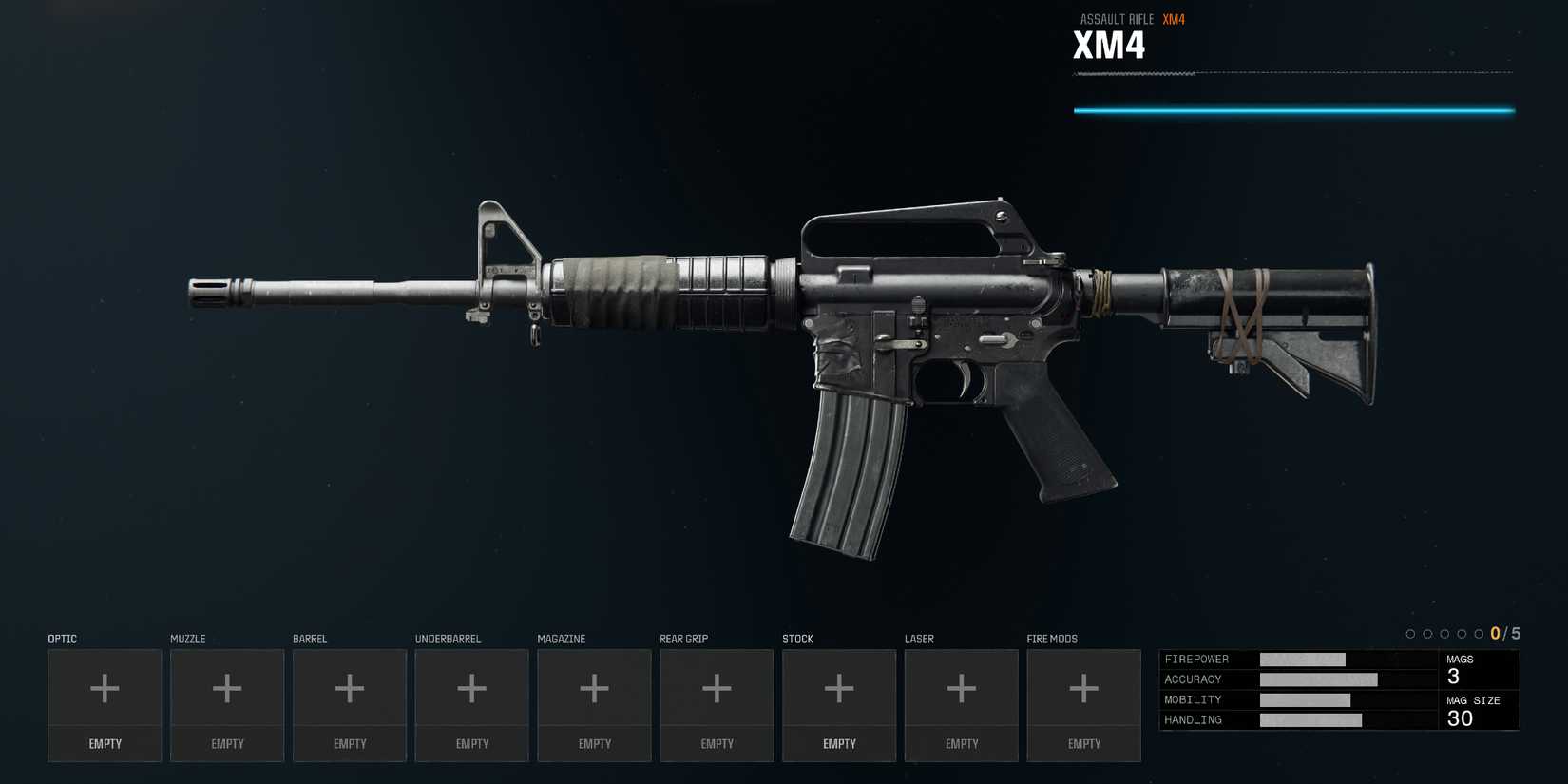
Task: Click the Mag Size 30 value
Action: (x=1458, y=718)
